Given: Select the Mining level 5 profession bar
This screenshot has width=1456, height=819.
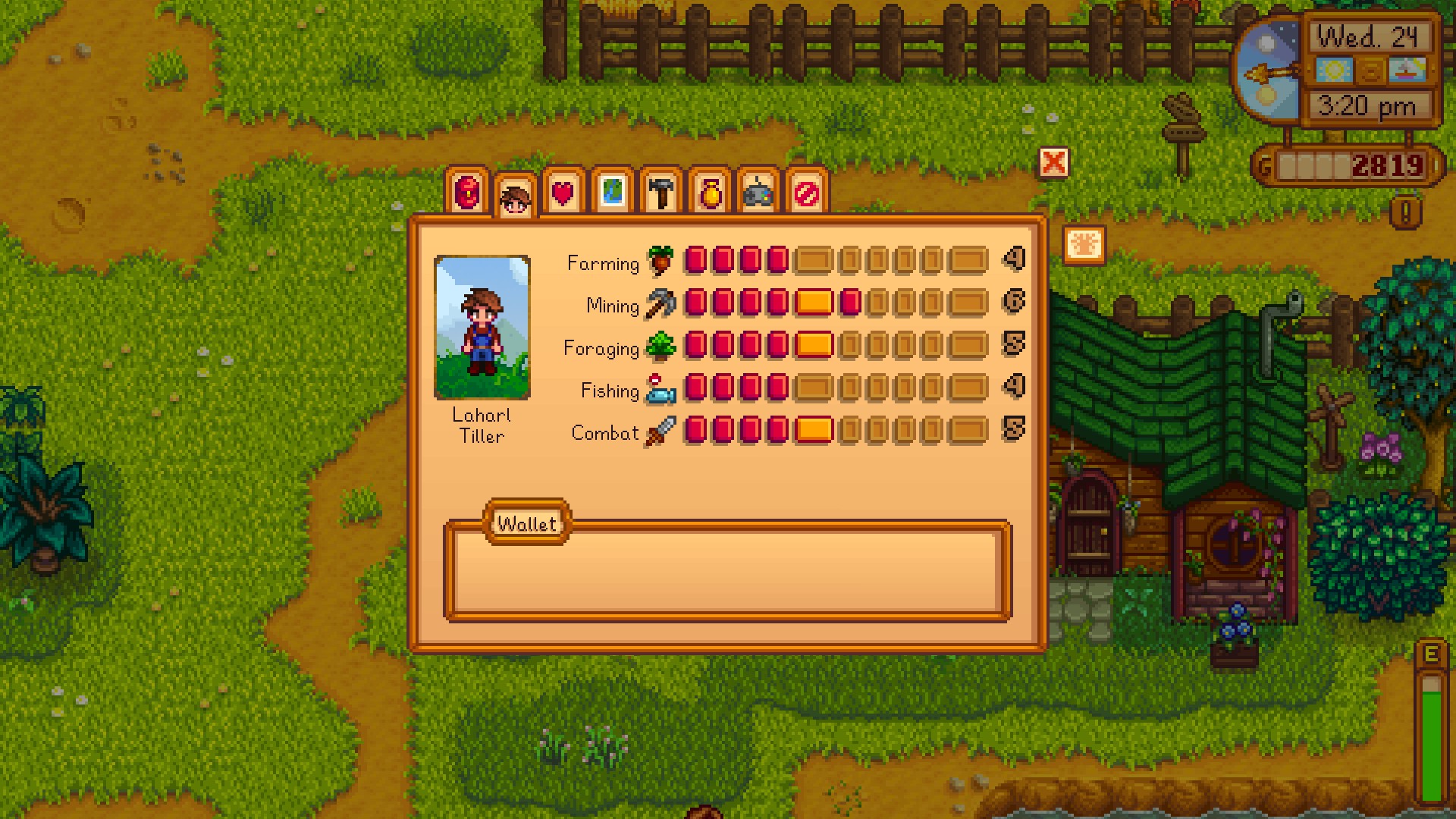Looking at the screenshot, I should click(x=814, y=303).
